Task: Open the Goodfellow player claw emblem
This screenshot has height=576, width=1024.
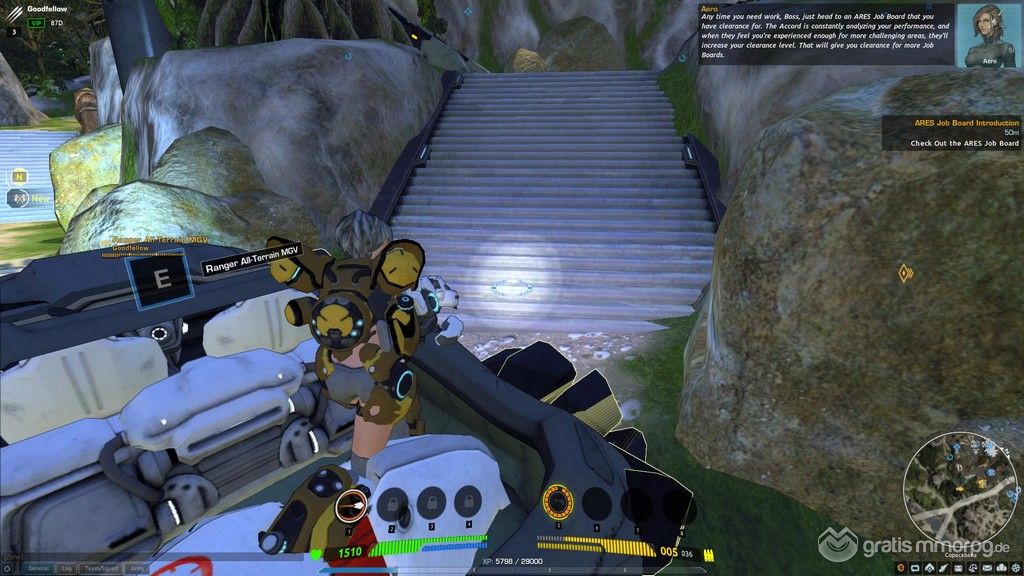Action: pos(12,12)
